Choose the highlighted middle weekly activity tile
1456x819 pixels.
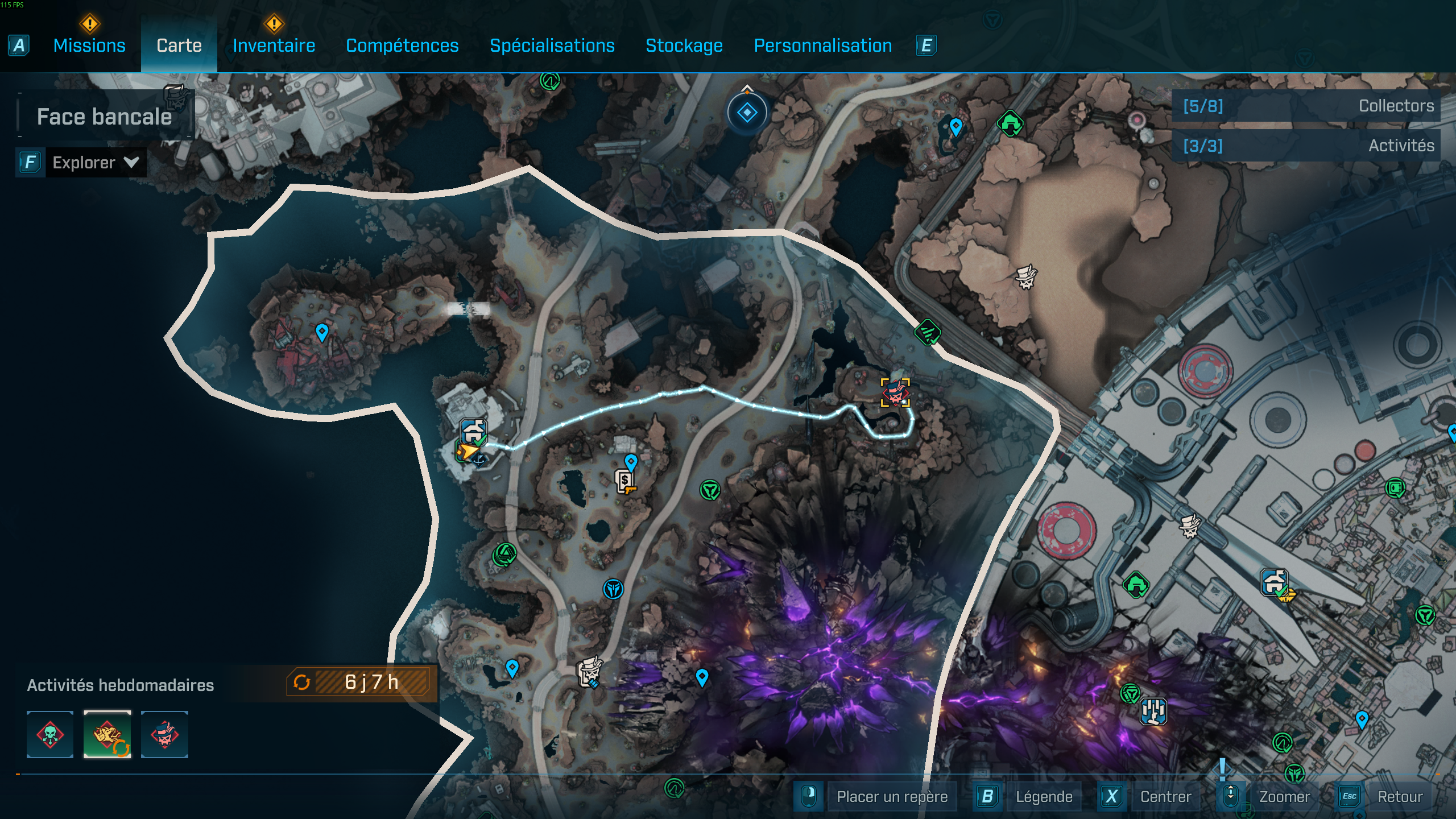coord(107,734)
